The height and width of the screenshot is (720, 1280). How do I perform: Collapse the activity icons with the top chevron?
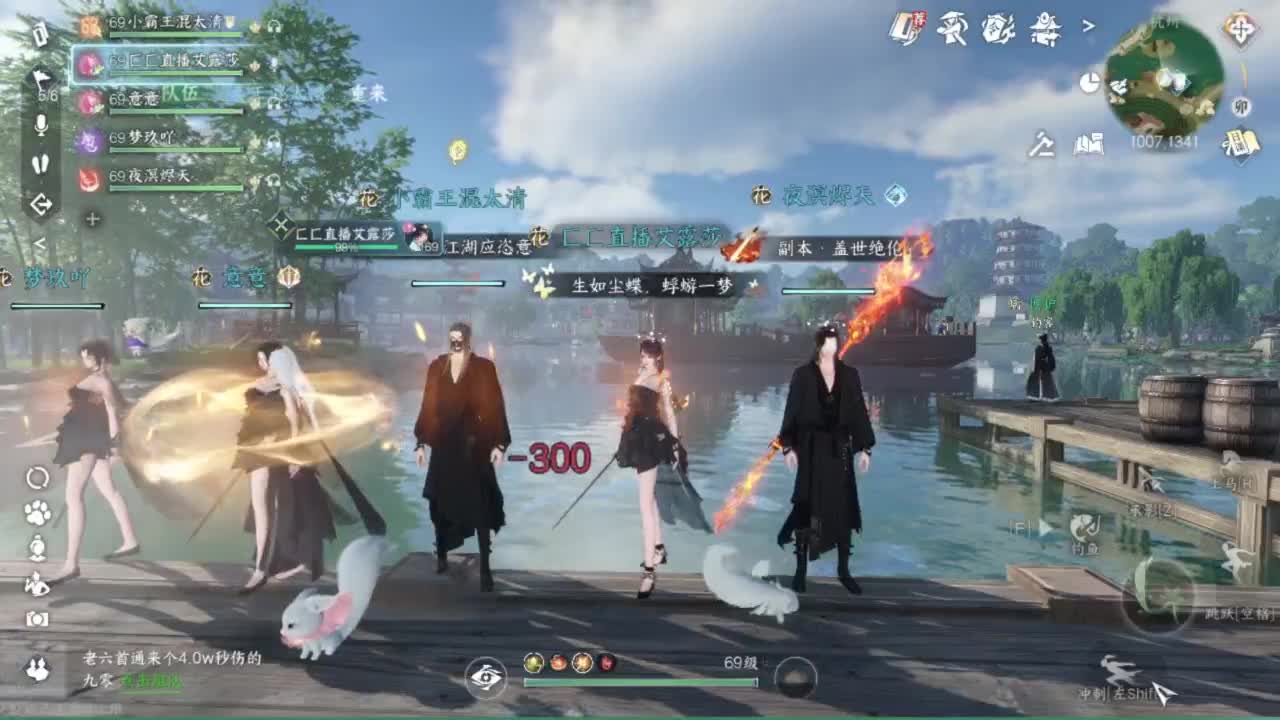[1089, 26]
